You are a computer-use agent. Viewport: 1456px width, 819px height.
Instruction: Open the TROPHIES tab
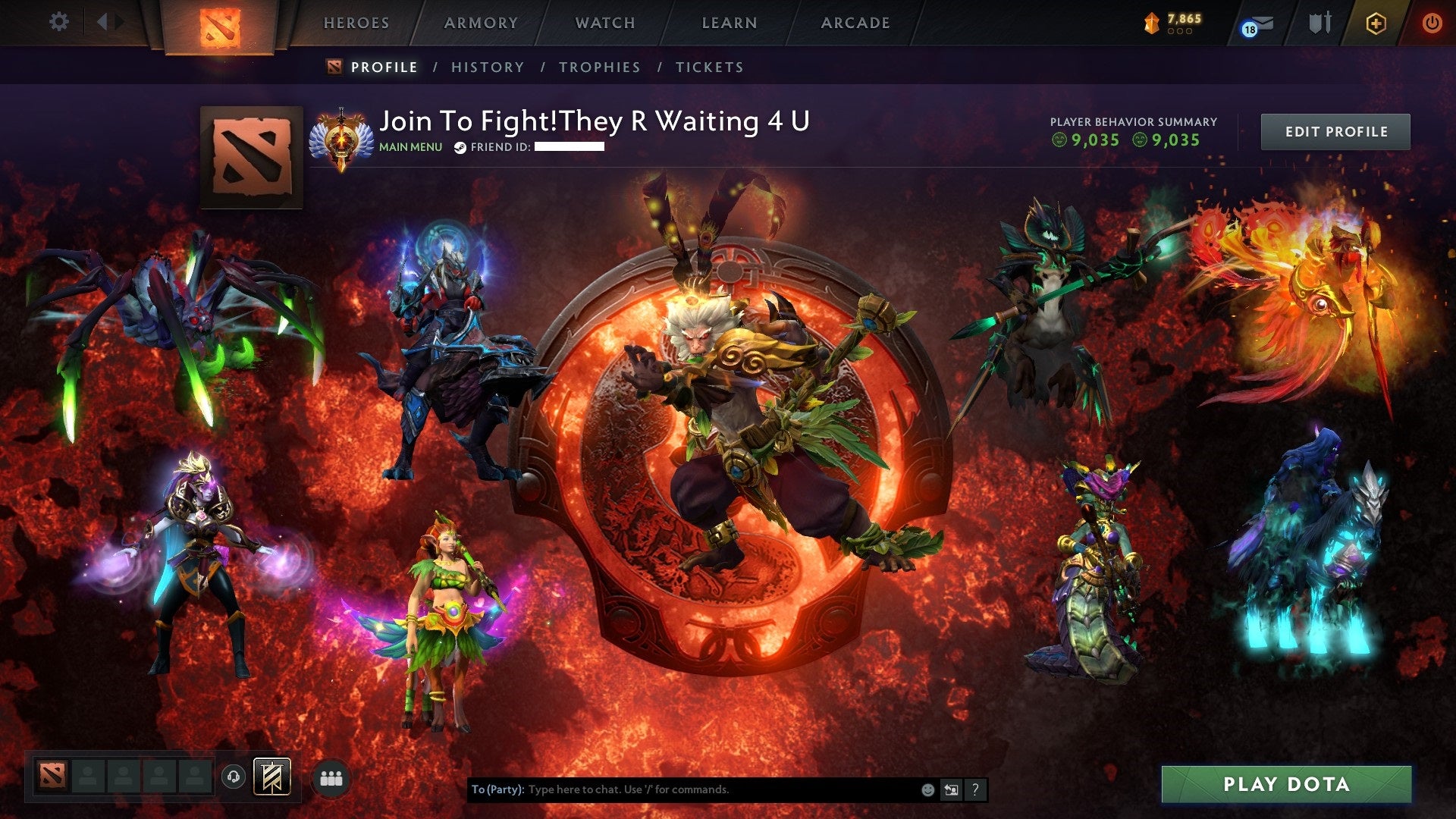[x=599, y=67]
